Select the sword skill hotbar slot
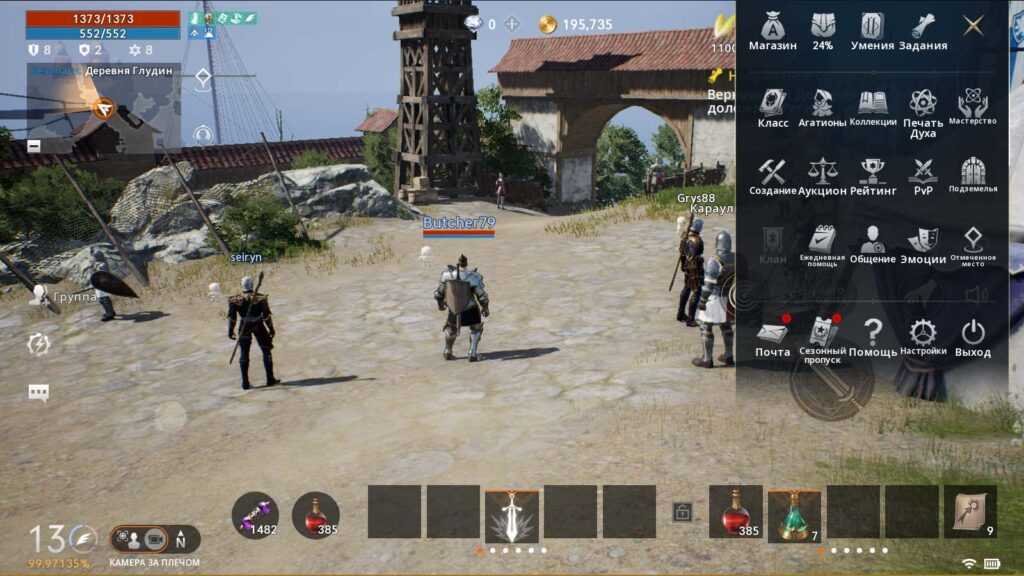This screenshot has height=576, width=1024. tap(512, 513)
